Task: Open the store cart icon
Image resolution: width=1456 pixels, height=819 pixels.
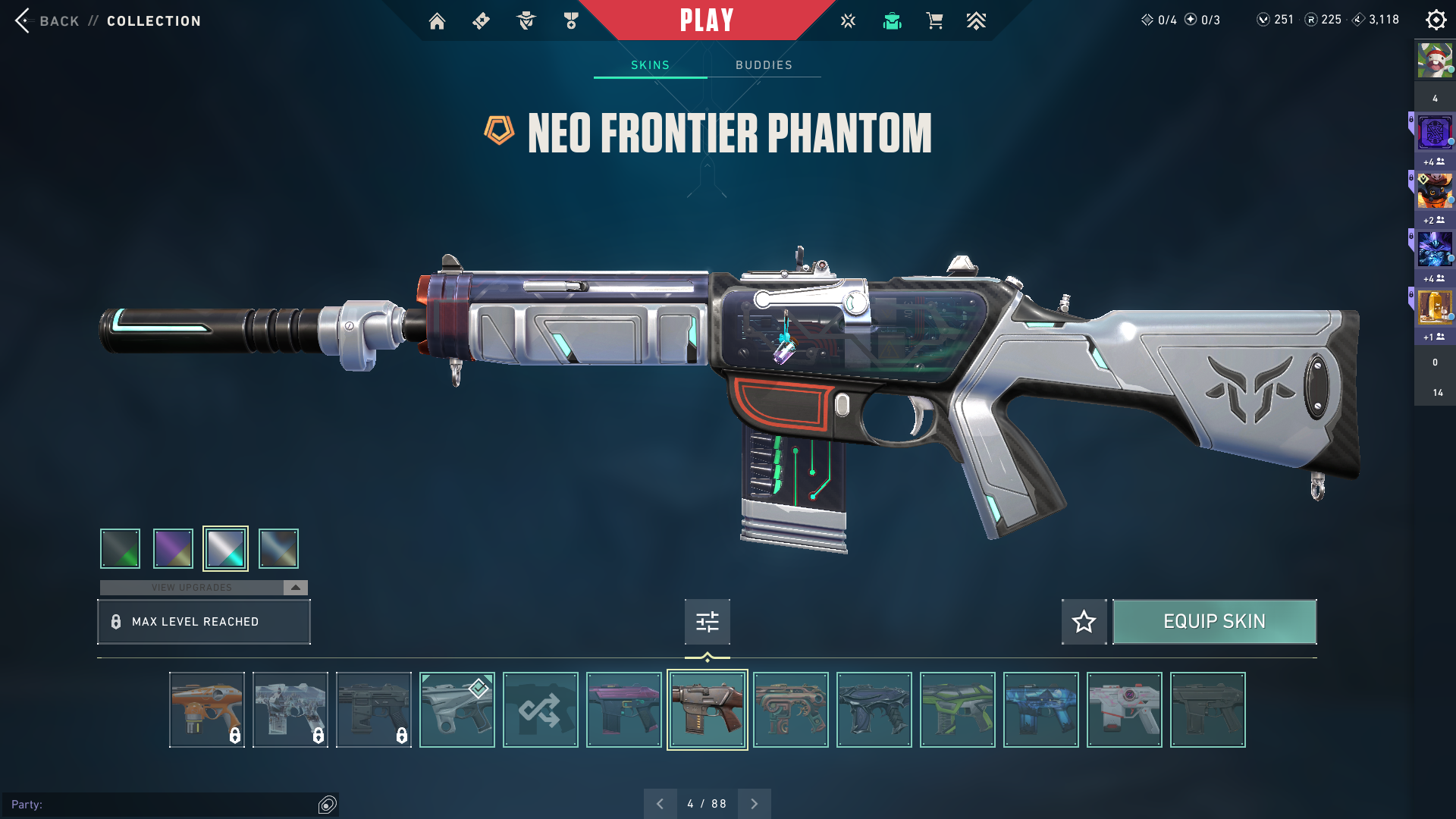Action: (934, 21)
